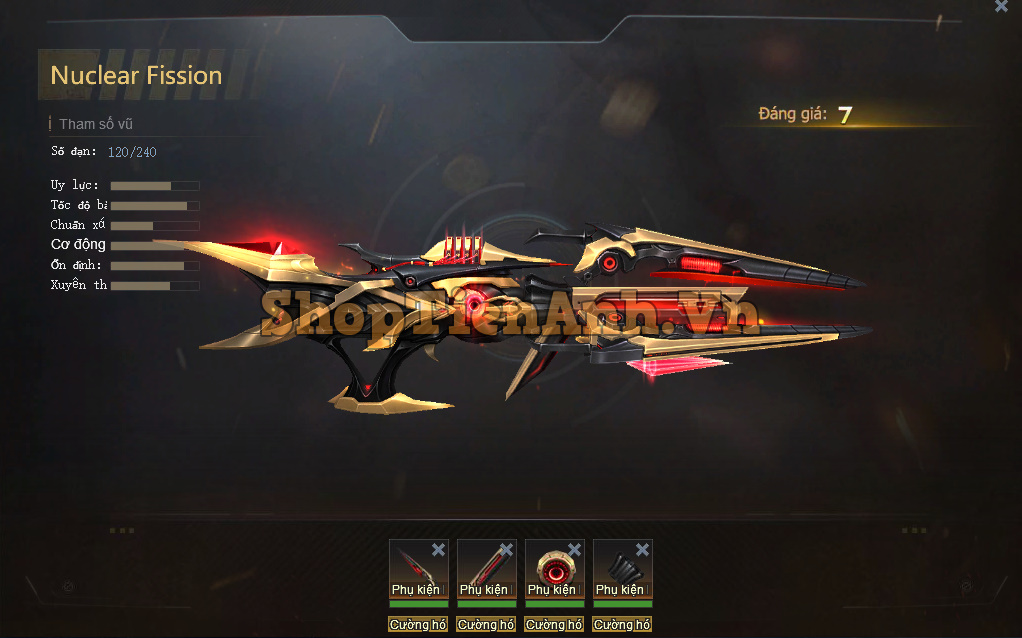Close the Nuclear Fission weapon window

tap(1001, 6)
